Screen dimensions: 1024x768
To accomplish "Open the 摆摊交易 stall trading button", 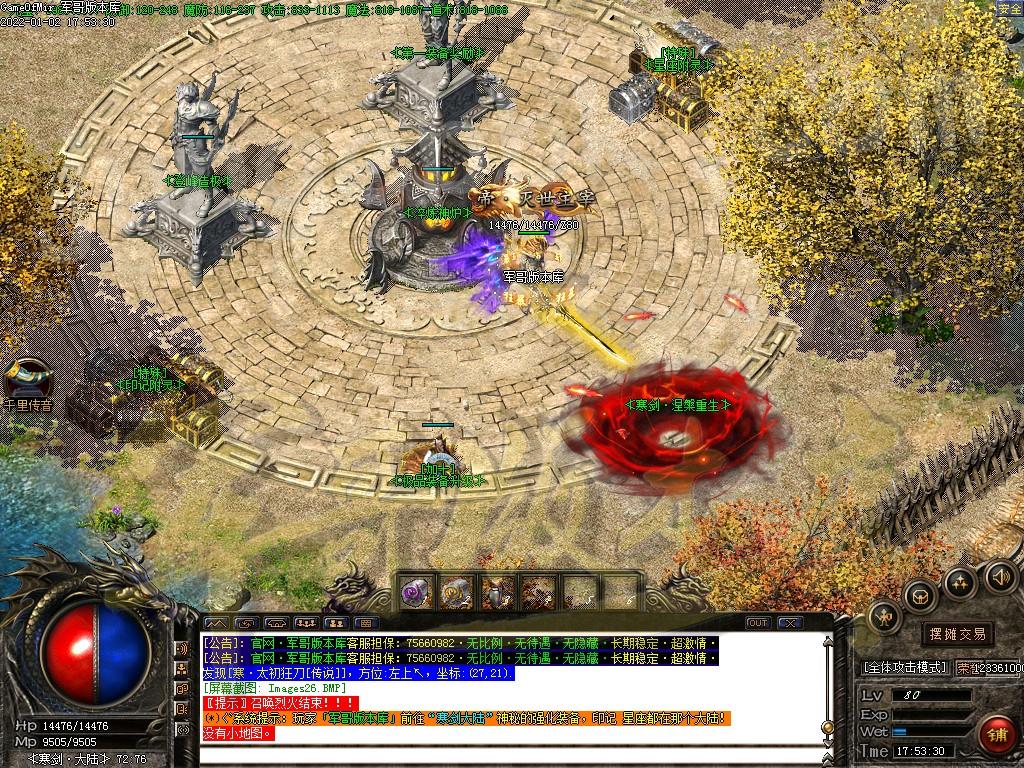I will click(x=957, y=634).
